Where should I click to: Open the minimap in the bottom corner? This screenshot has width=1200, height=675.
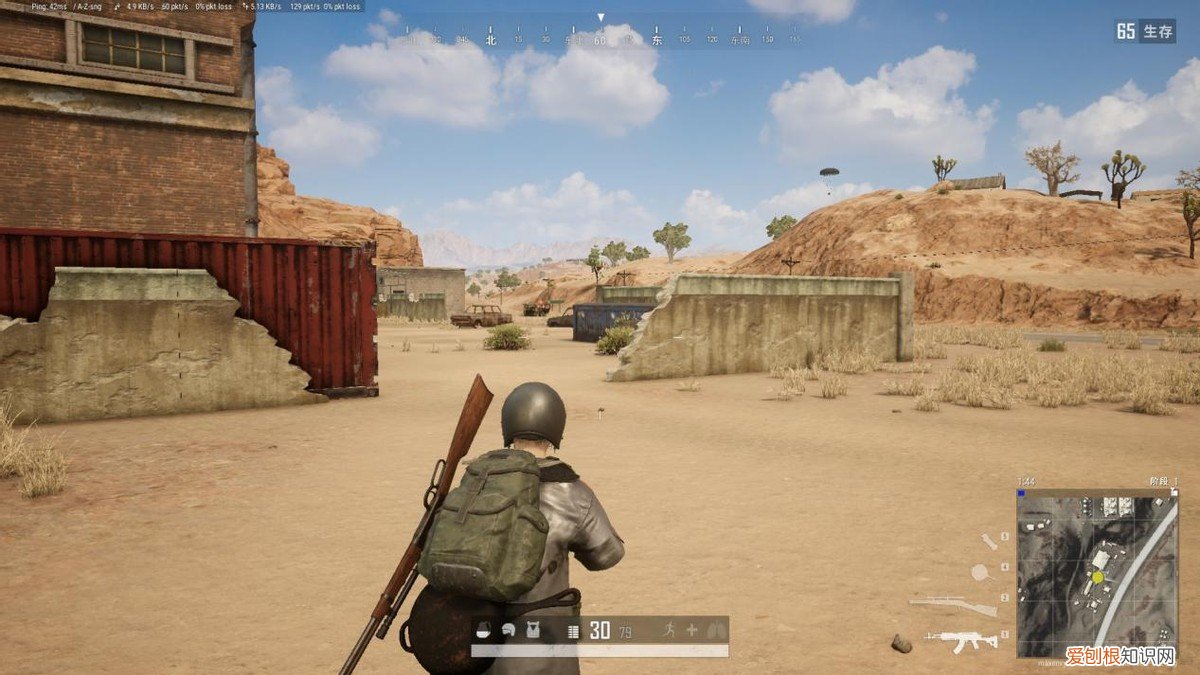click(1097, 572)
